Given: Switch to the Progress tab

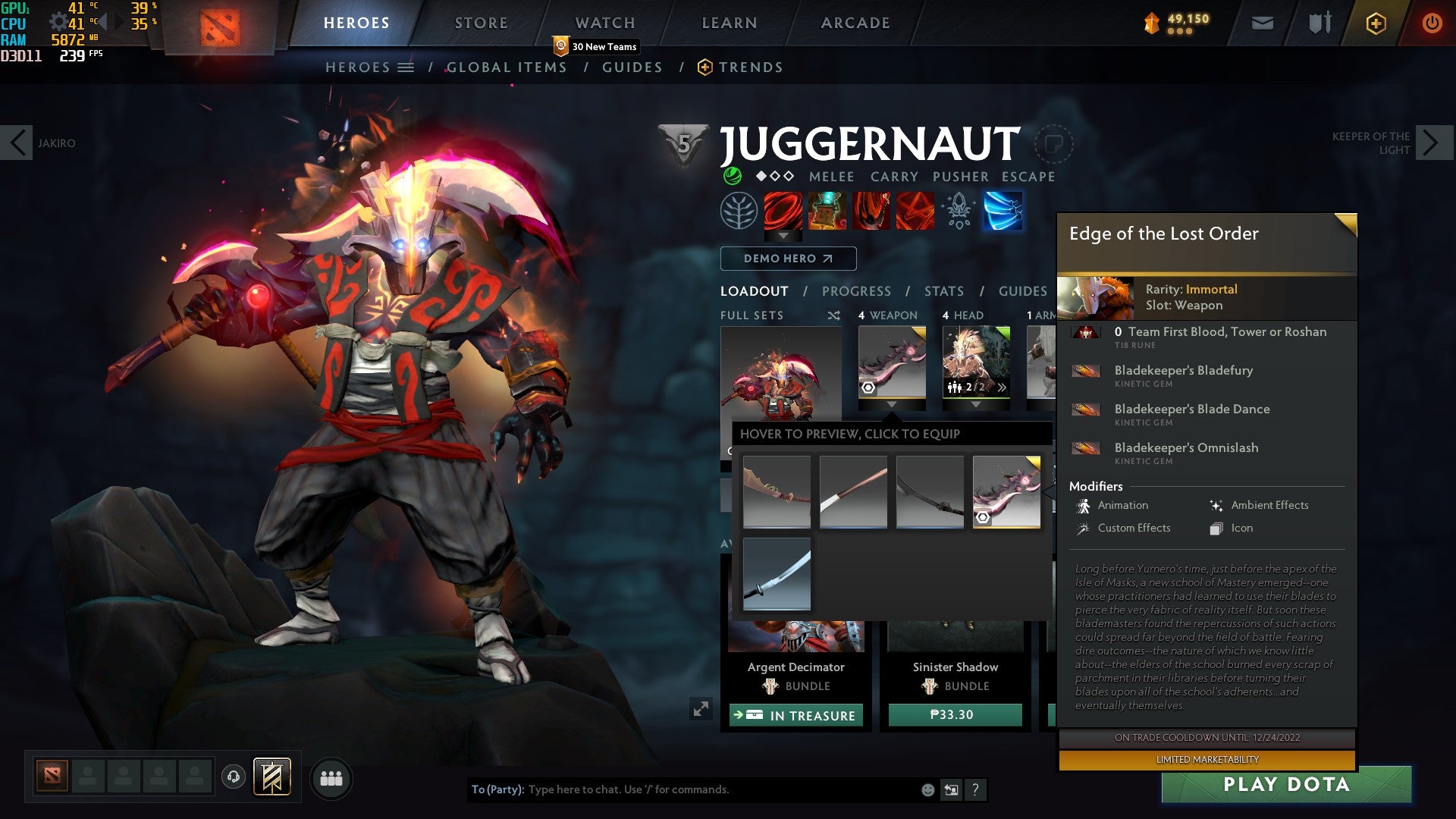Looking at the screenshot, I should [856, 290].
